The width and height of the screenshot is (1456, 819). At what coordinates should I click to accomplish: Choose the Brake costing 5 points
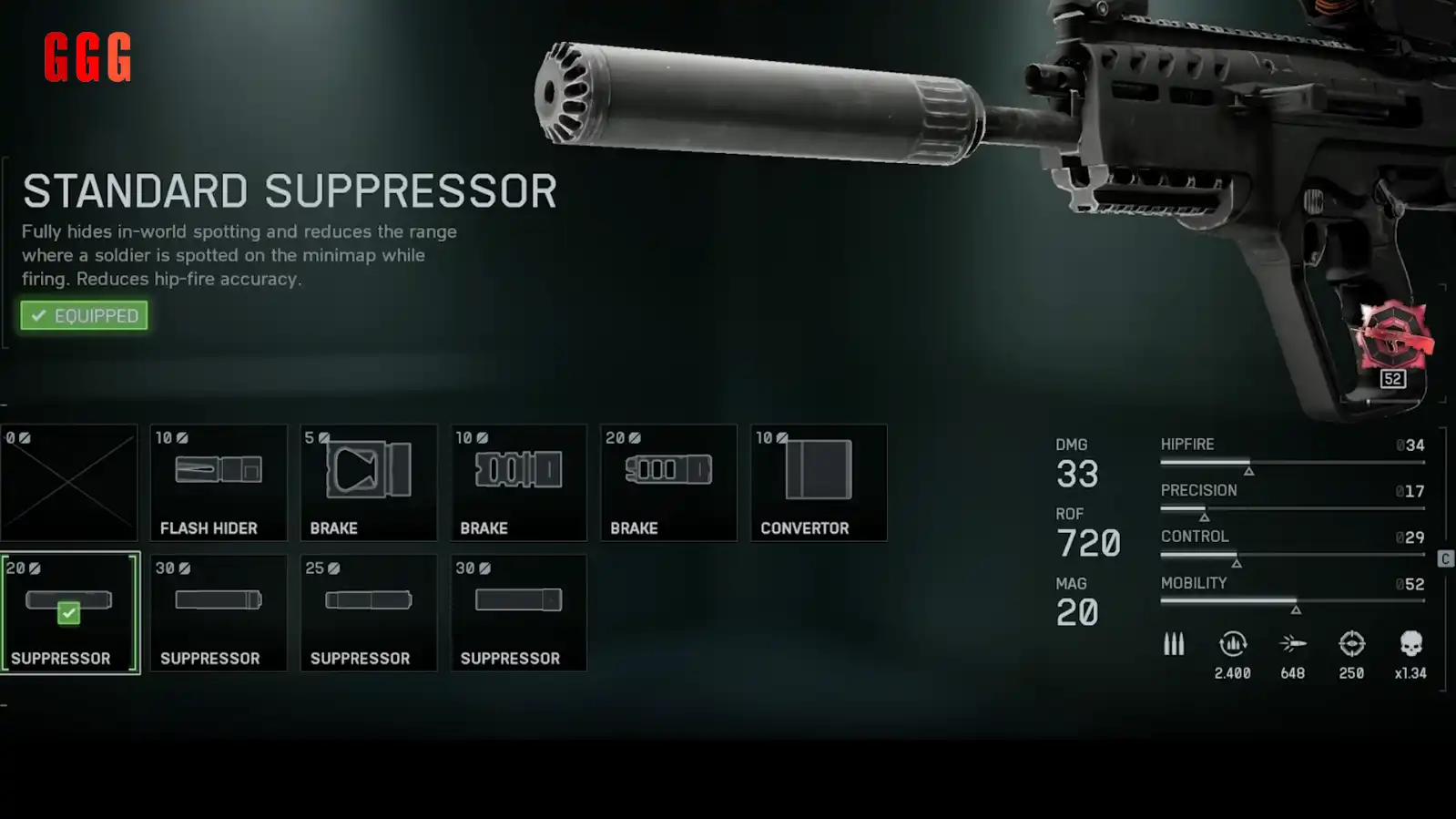369,483
